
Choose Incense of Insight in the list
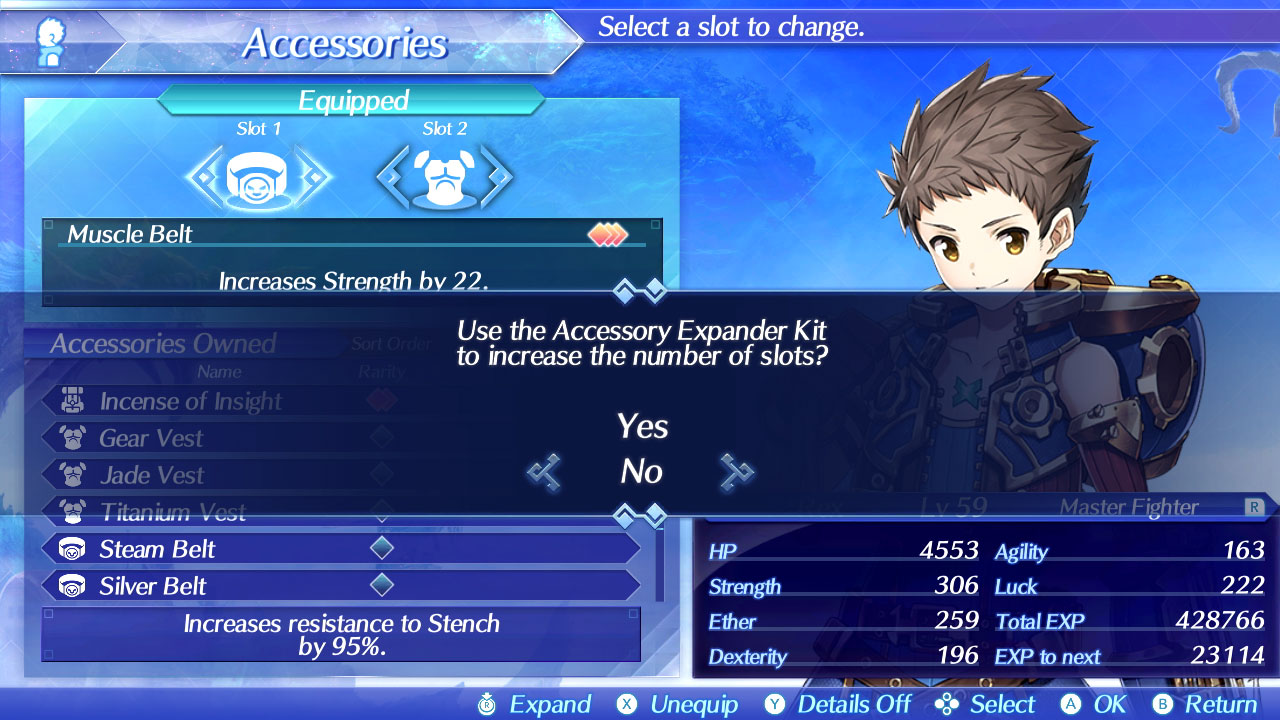click(190, 402)
